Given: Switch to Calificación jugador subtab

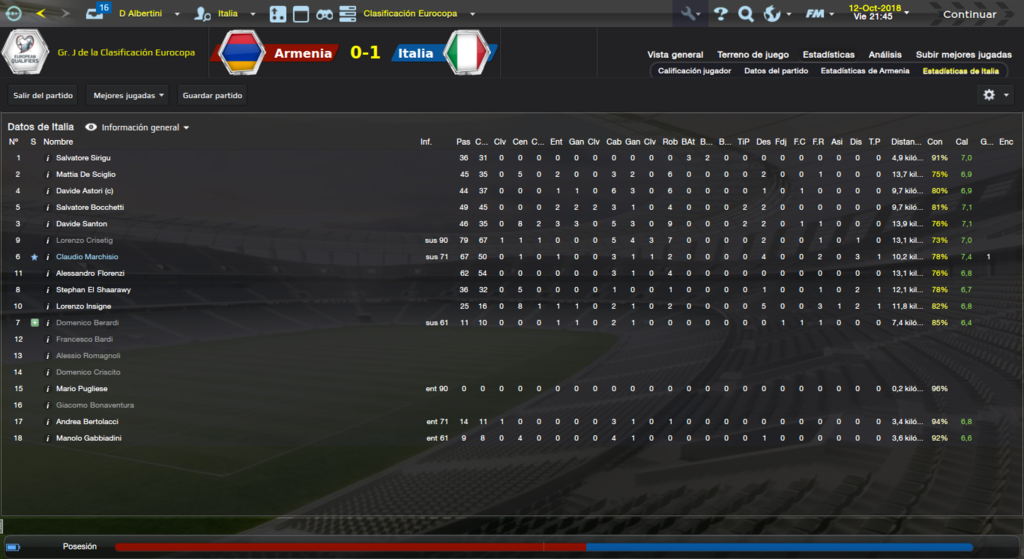Looking at the screenshot, I should point(694,71).
